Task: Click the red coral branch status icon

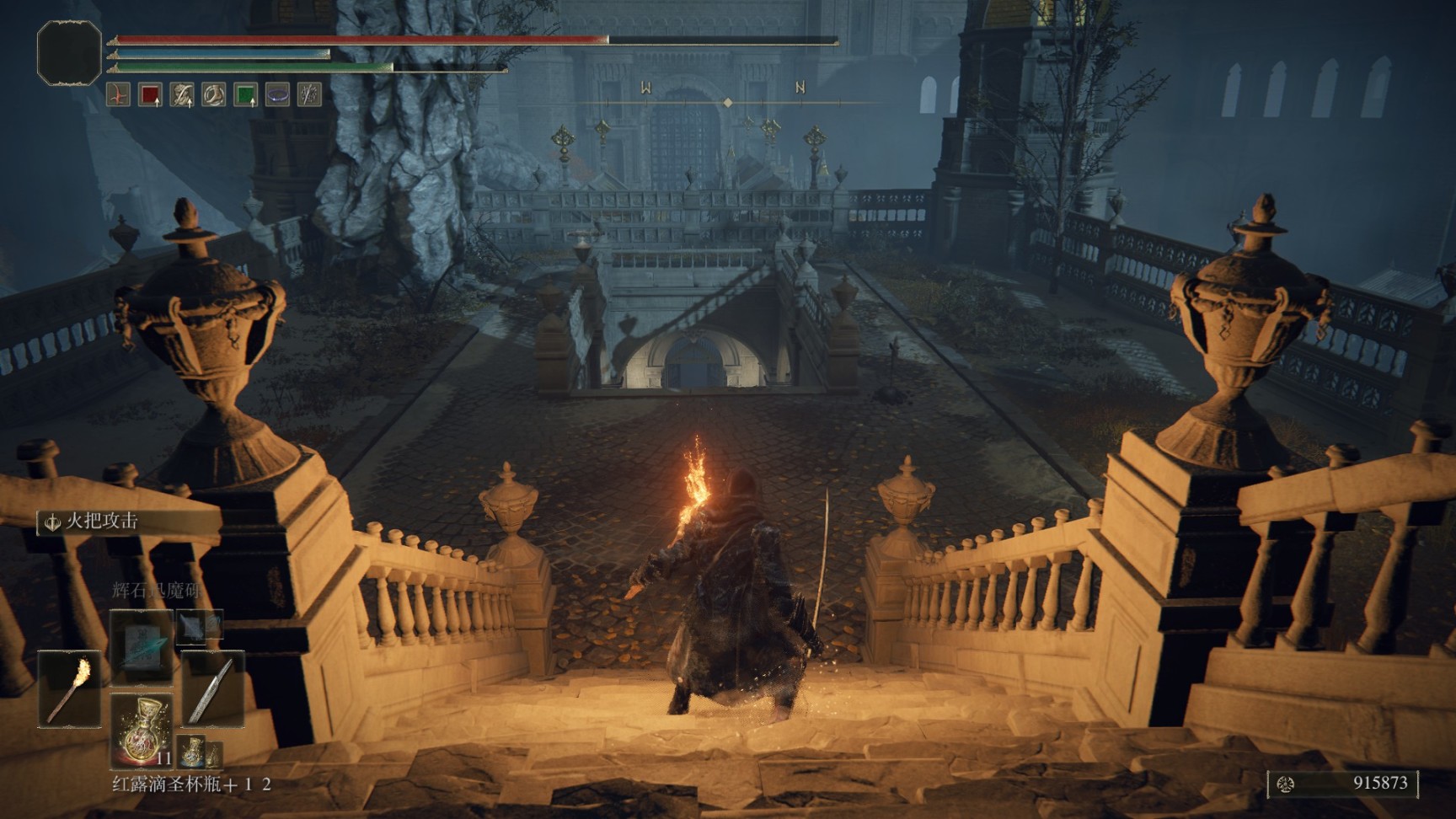Action: pos(119,94)
